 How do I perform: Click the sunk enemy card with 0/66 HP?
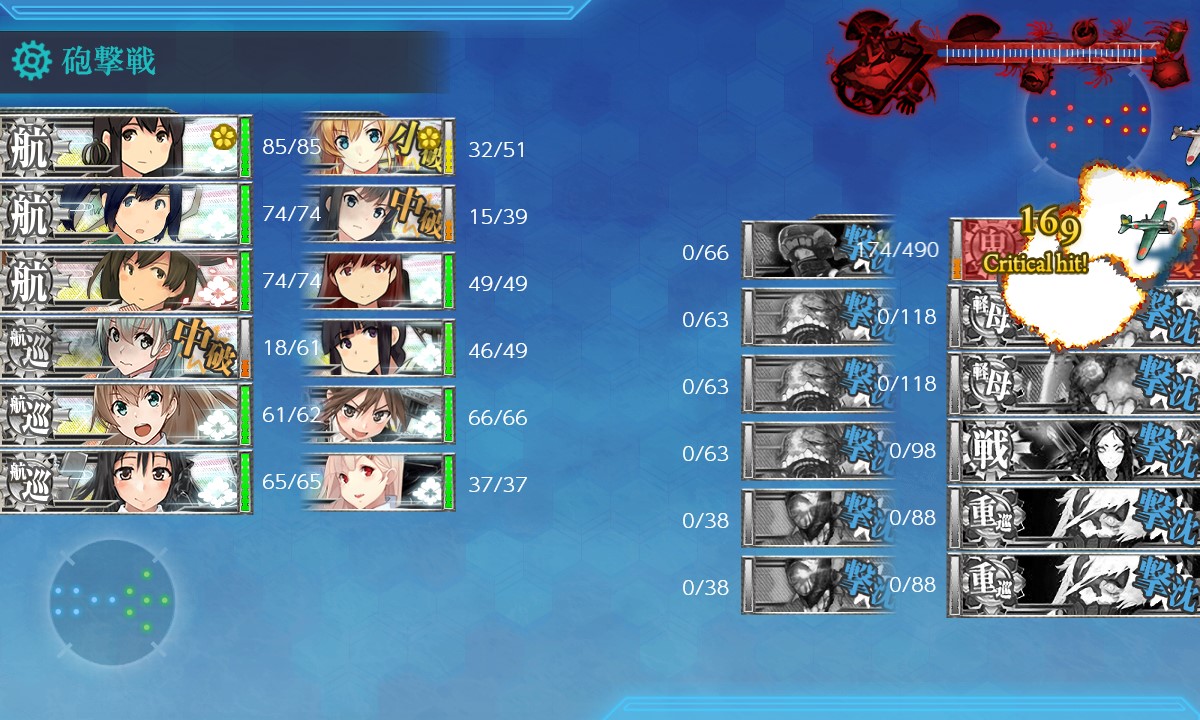tap(815, 250)
